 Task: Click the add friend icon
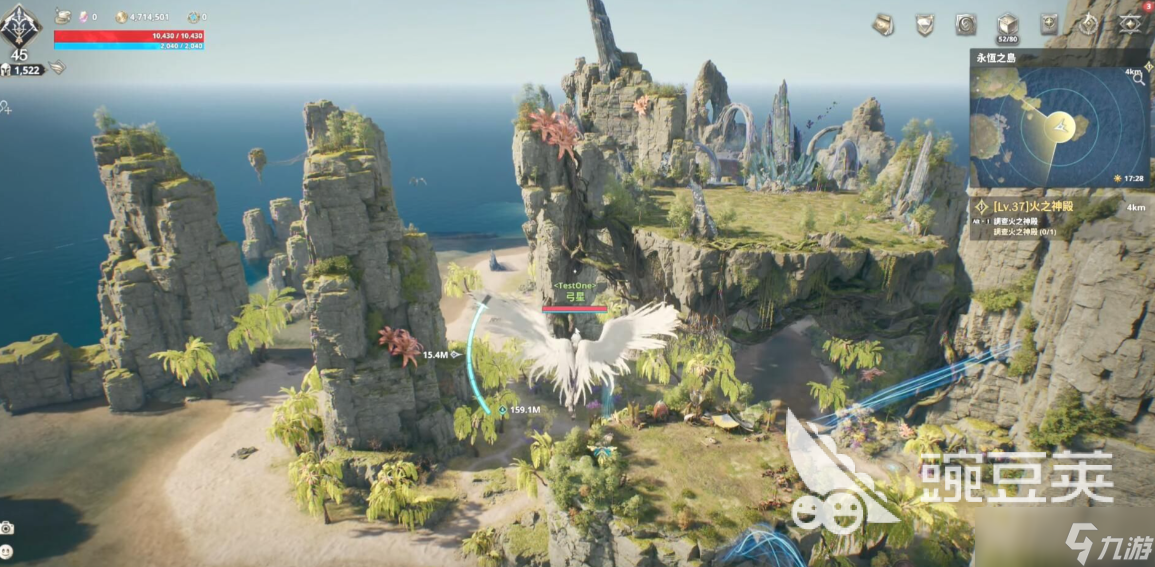6,107
